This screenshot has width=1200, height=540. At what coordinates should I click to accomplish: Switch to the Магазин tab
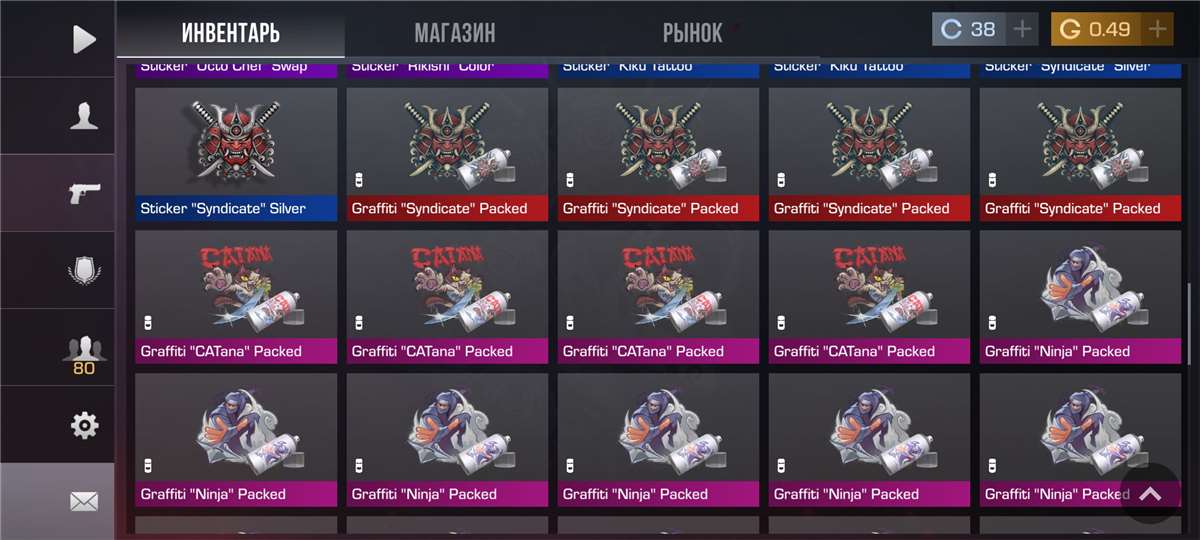(454, 33)
